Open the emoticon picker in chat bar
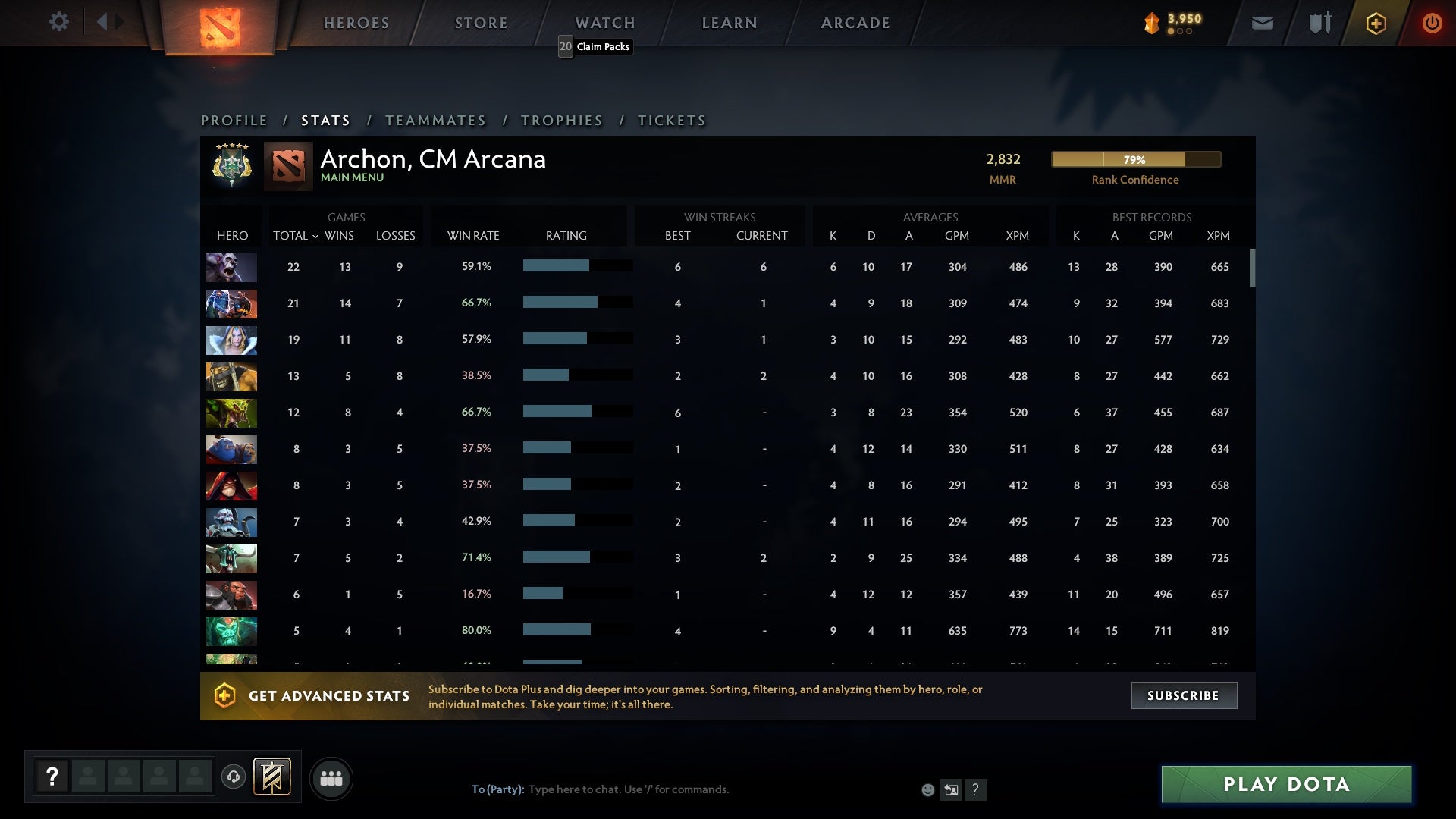 pyautogui.click(x=927, y=789)
